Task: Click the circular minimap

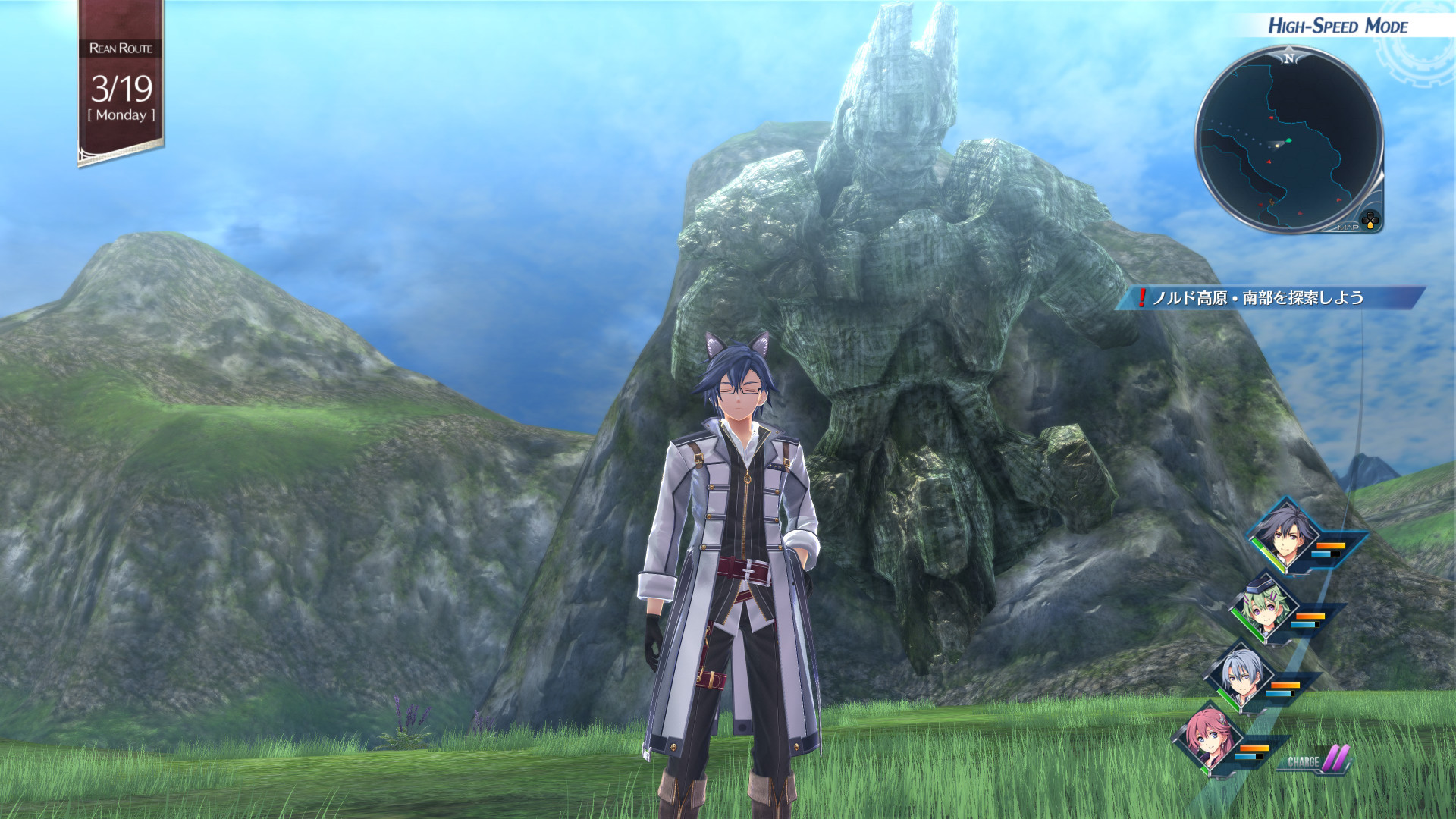Action: pos(1289,140)
